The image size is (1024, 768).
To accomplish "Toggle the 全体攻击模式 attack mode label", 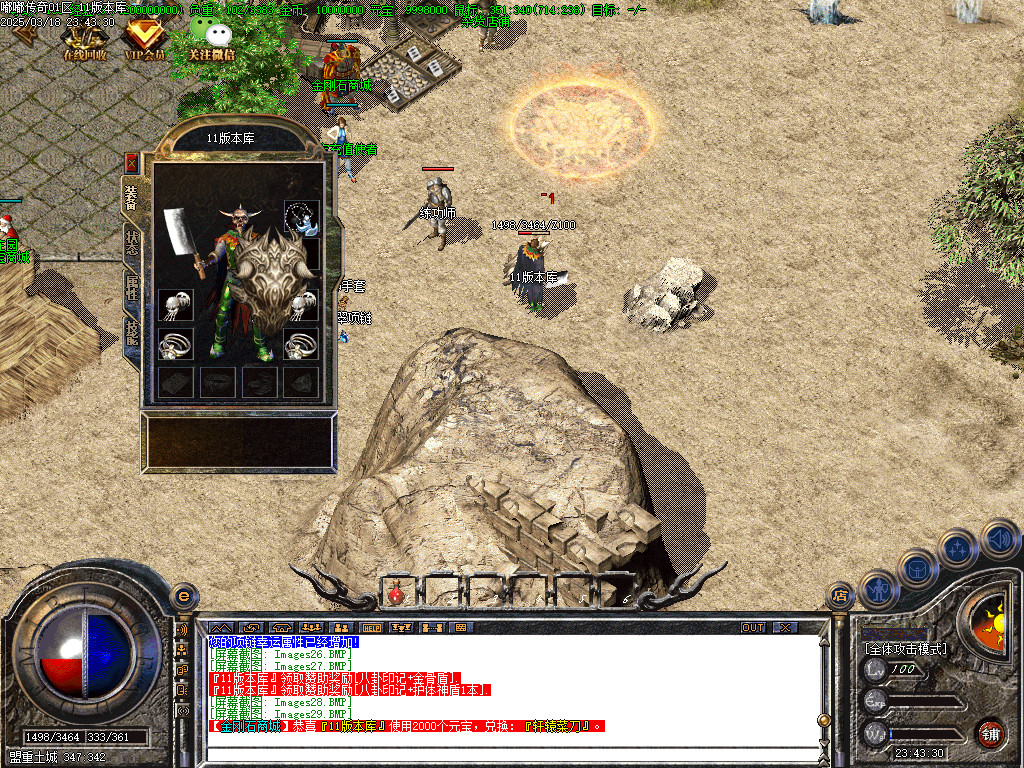I will (x=905, y=648).
